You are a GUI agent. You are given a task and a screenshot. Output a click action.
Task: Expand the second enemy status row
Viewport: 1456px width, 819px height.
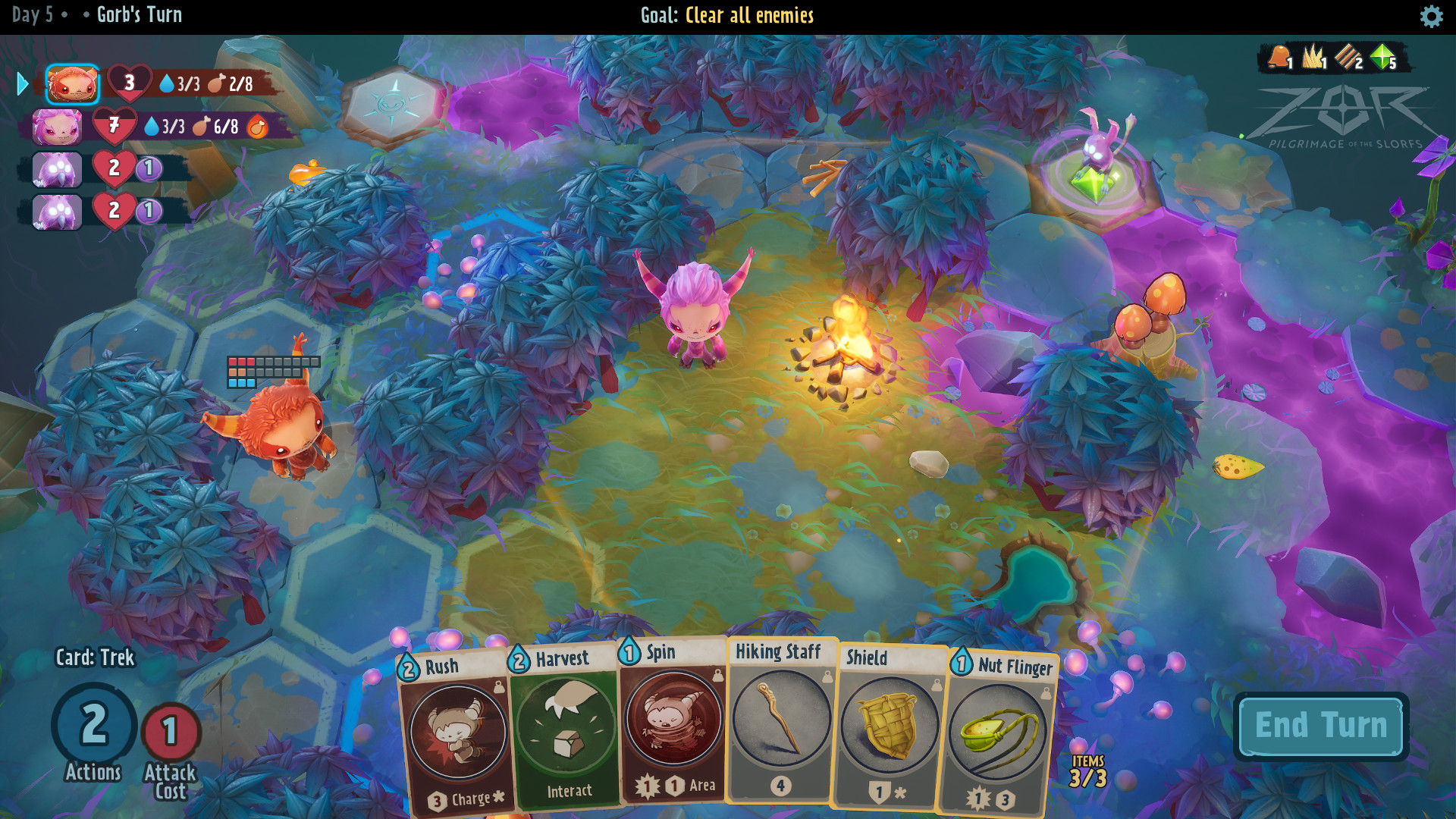pos(112,211)
